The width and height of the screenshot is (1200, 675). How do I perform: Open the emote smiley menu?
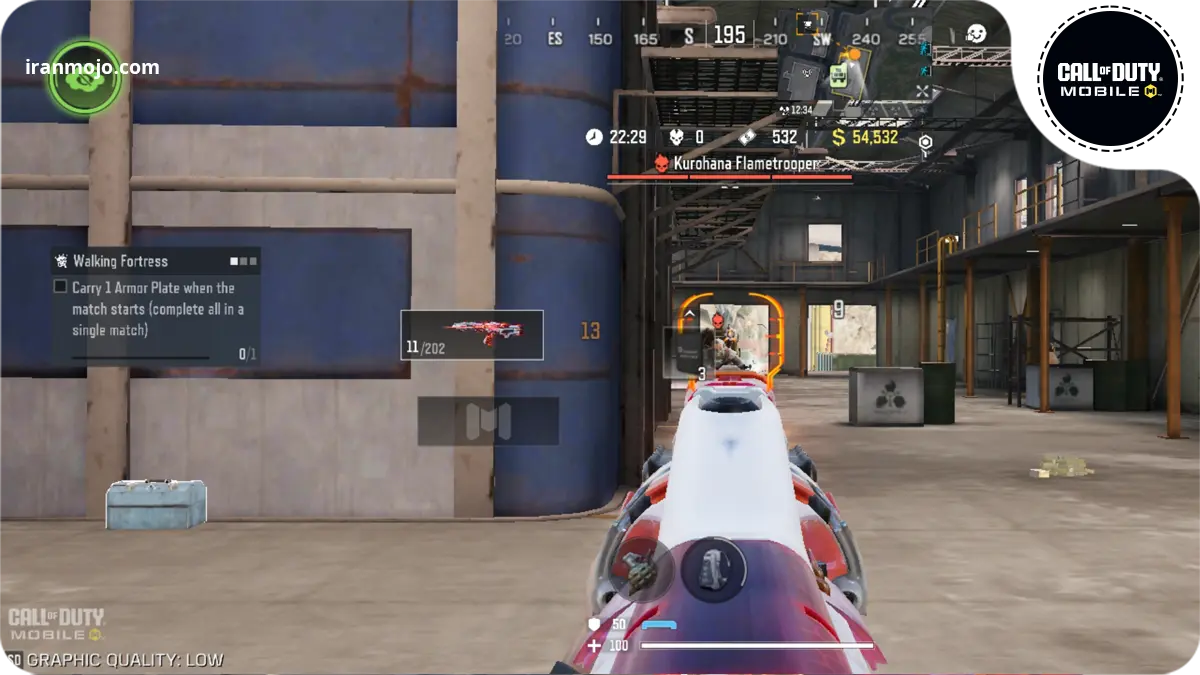(x=976, y=34)
